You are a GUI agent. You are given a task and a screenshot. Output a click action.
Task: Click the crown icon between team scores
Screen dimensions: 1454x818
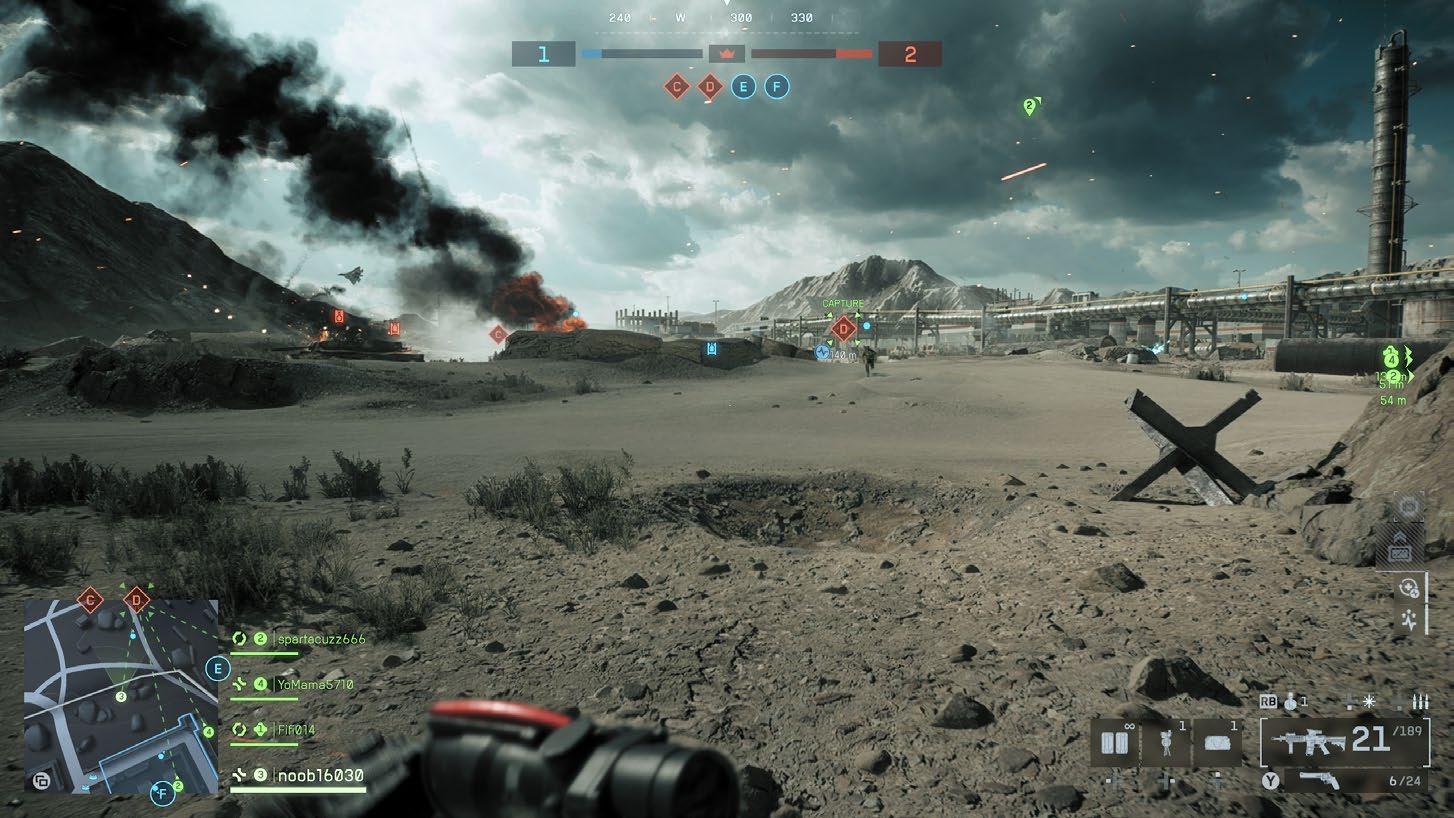[727, 54]
